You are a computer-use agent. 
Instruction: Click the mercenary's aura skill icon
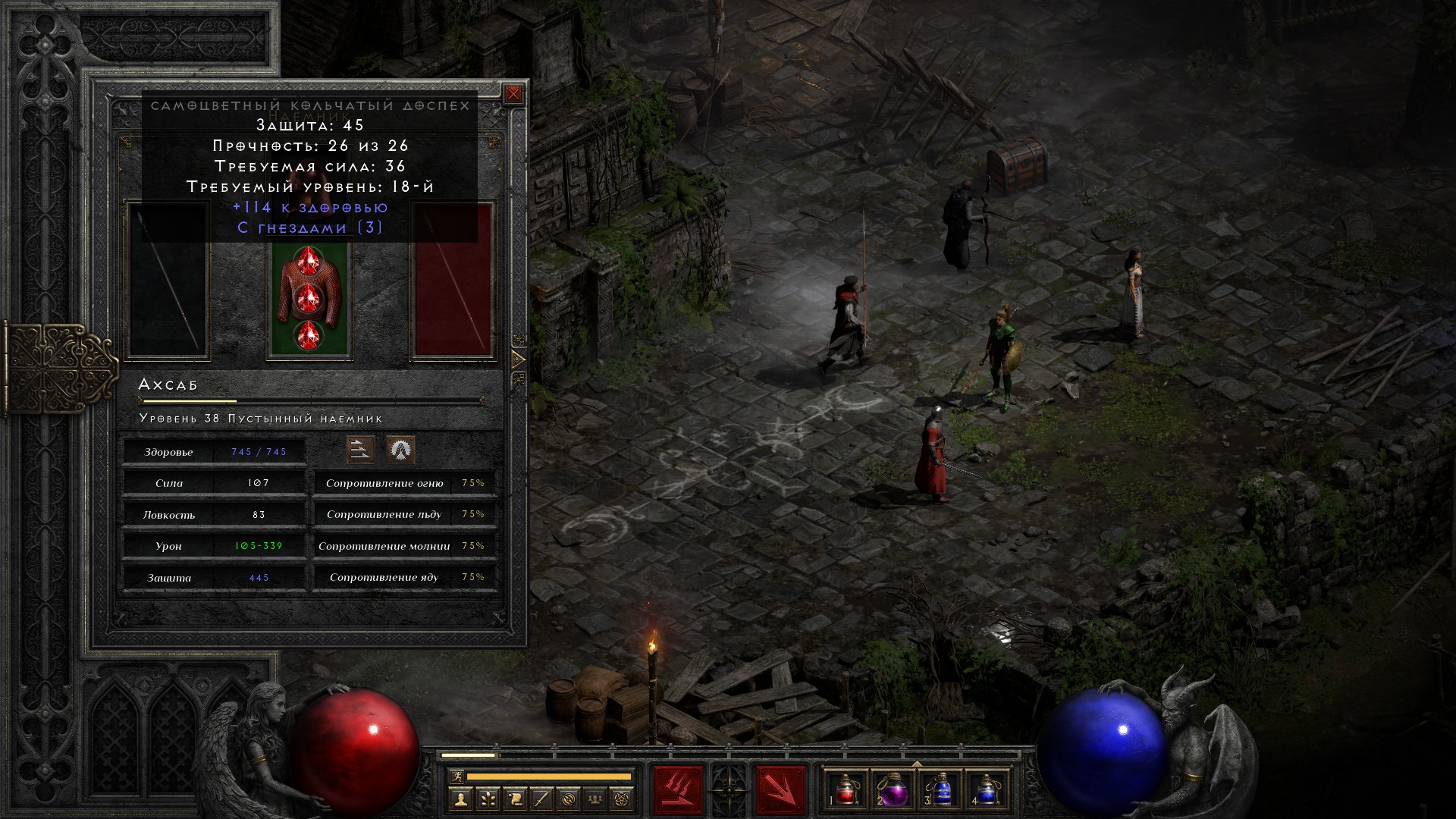400,450
